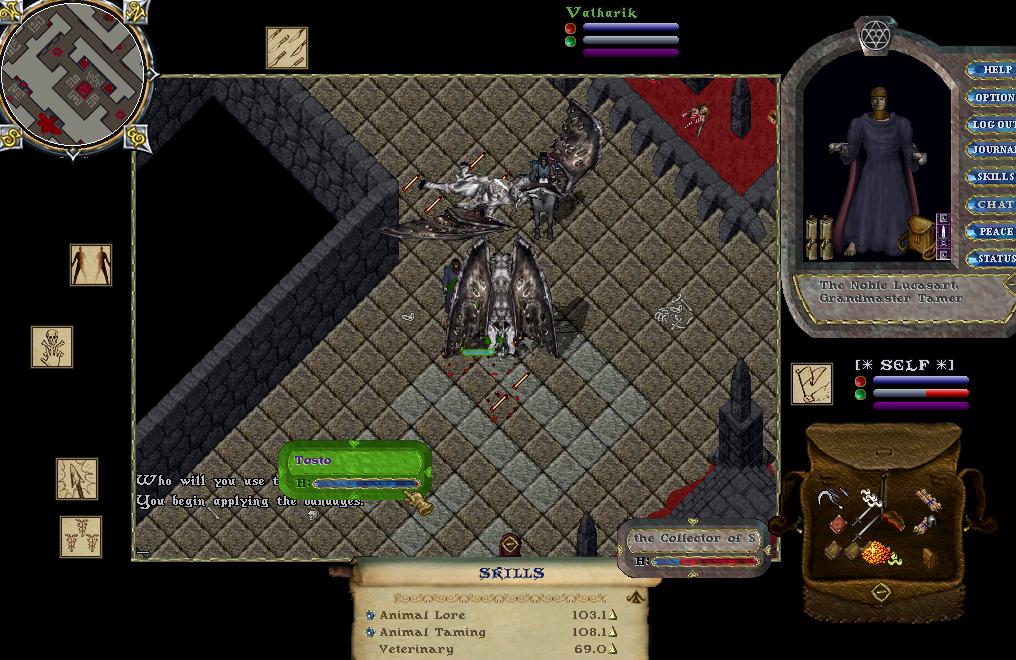Open the CHAT window
This screenshot has height=660, width=1016.
[994, 204]
